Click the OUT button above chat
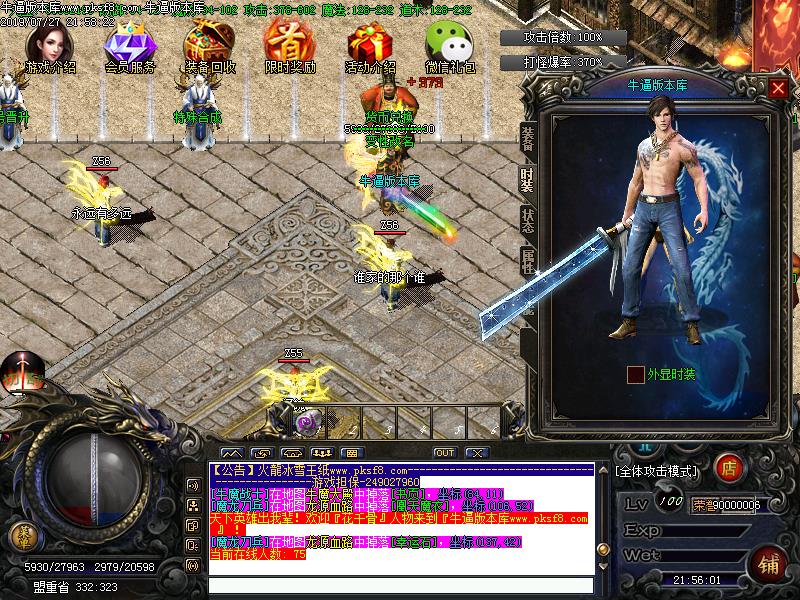The width and height of the screenshot is (800, 600). [444, 453]
